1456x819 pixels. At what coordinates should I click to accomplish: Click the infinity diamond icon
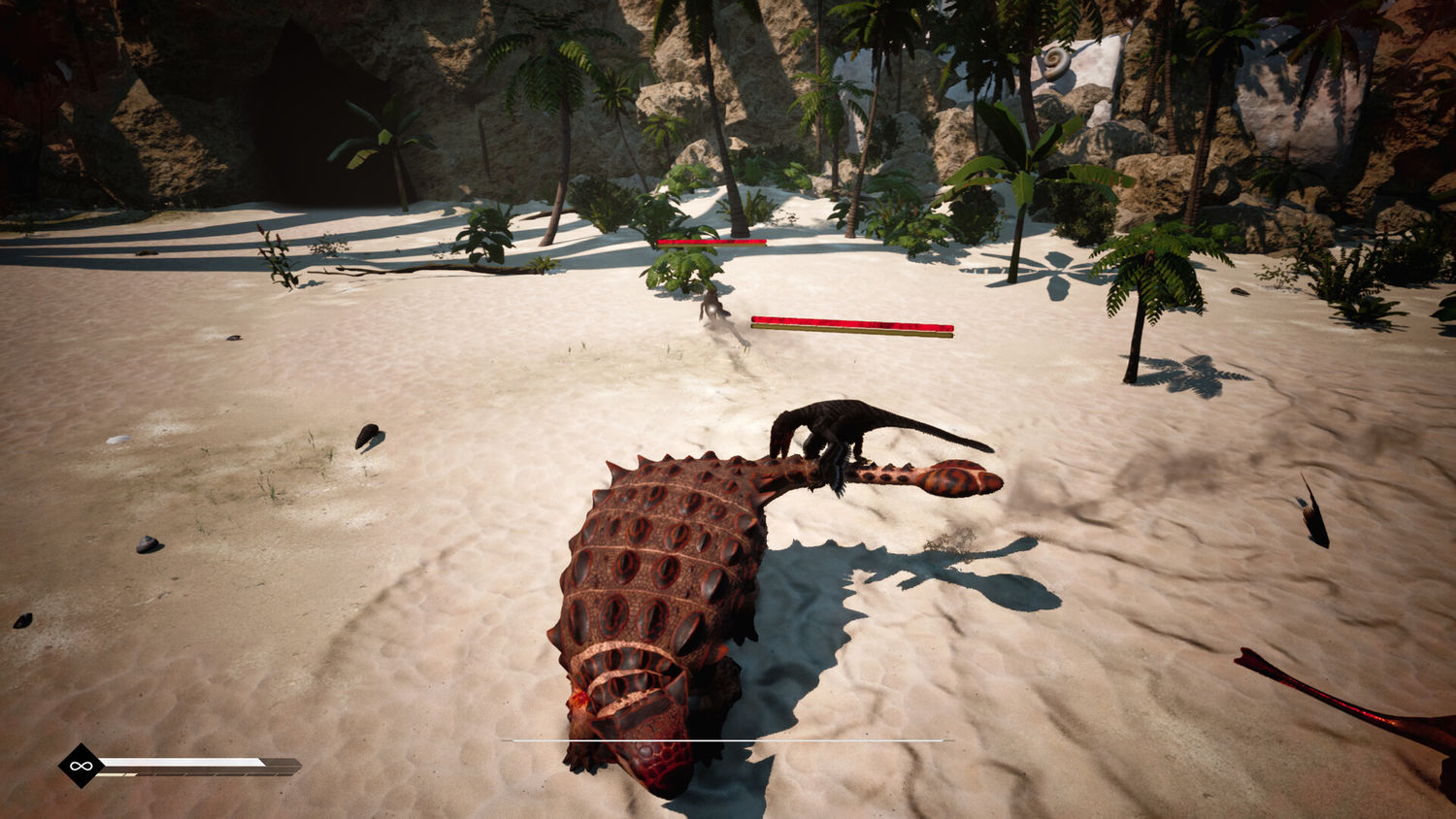(x=81, y=766)
